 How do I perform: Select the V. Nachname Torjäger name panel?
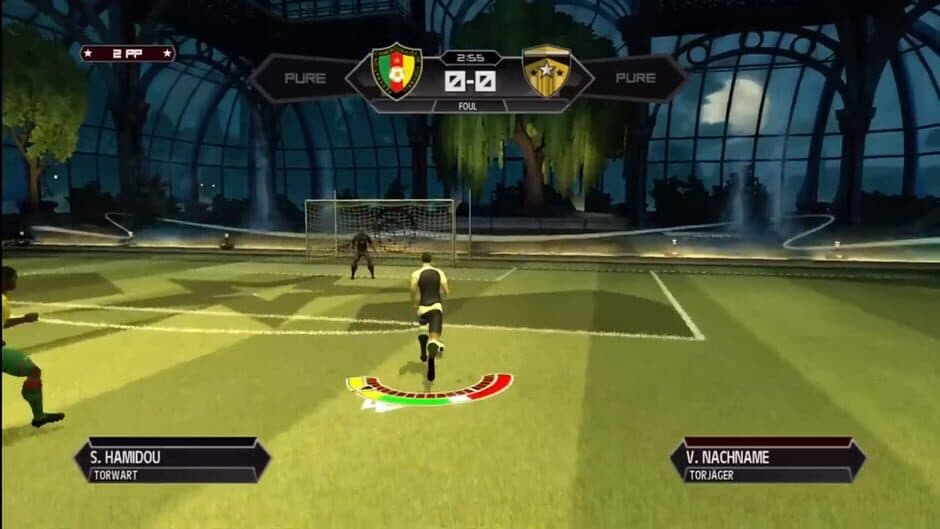point(767,459)
